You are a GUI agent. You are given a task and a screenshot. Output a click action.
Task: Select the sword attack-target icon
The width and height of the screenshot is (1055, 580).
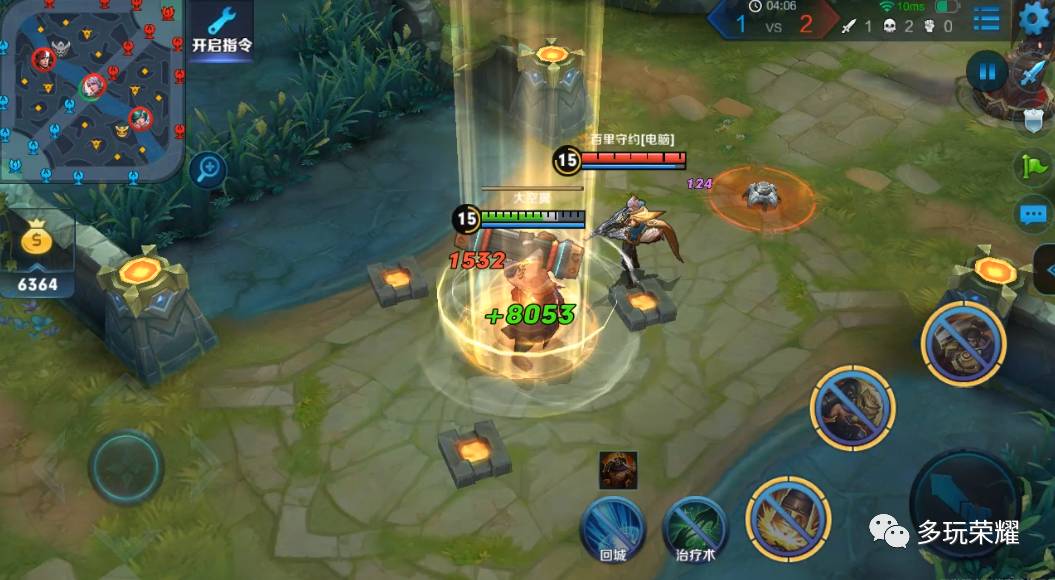[x=1031, y=74]
